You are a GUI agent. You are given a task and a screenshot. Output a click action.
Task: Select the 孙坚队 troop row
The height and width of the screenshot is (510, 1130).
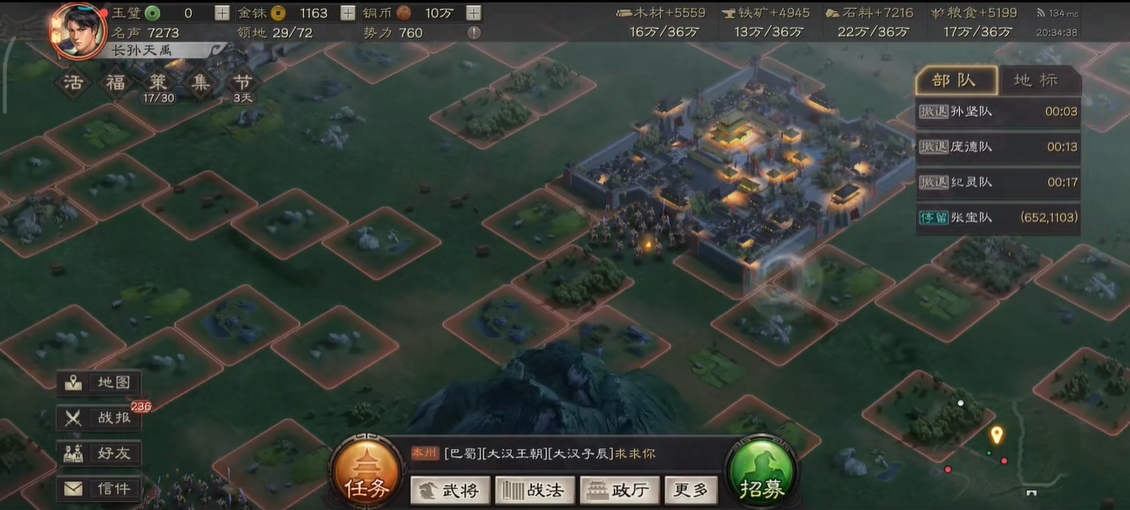click(998, 112)
